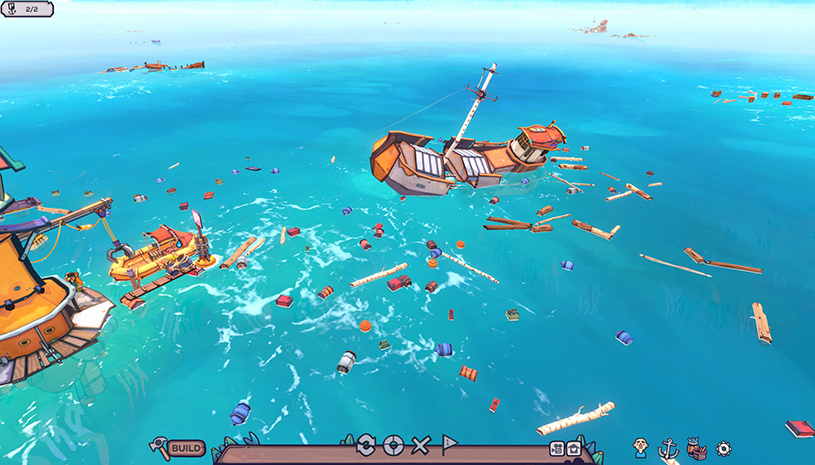Click the anchor icon
815x465 pixels.
coord(668,449)
